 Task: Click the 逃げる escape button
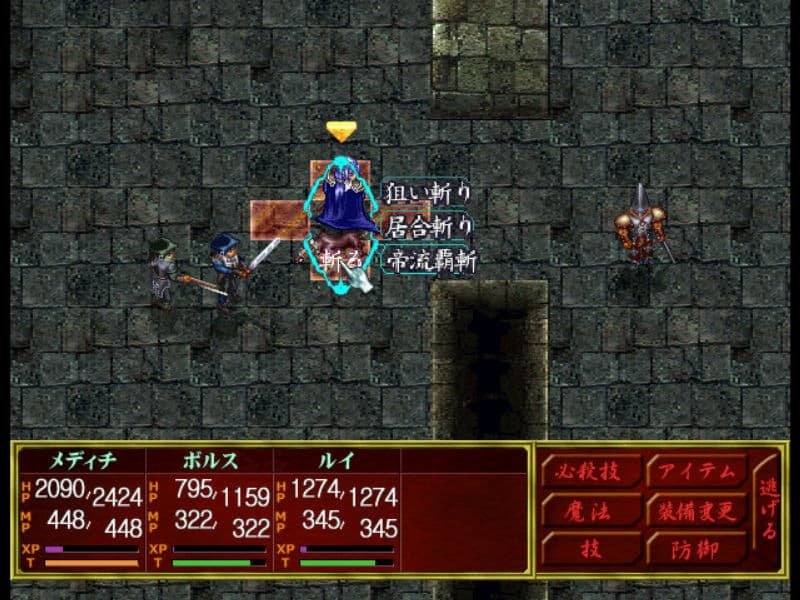point(768,510)
